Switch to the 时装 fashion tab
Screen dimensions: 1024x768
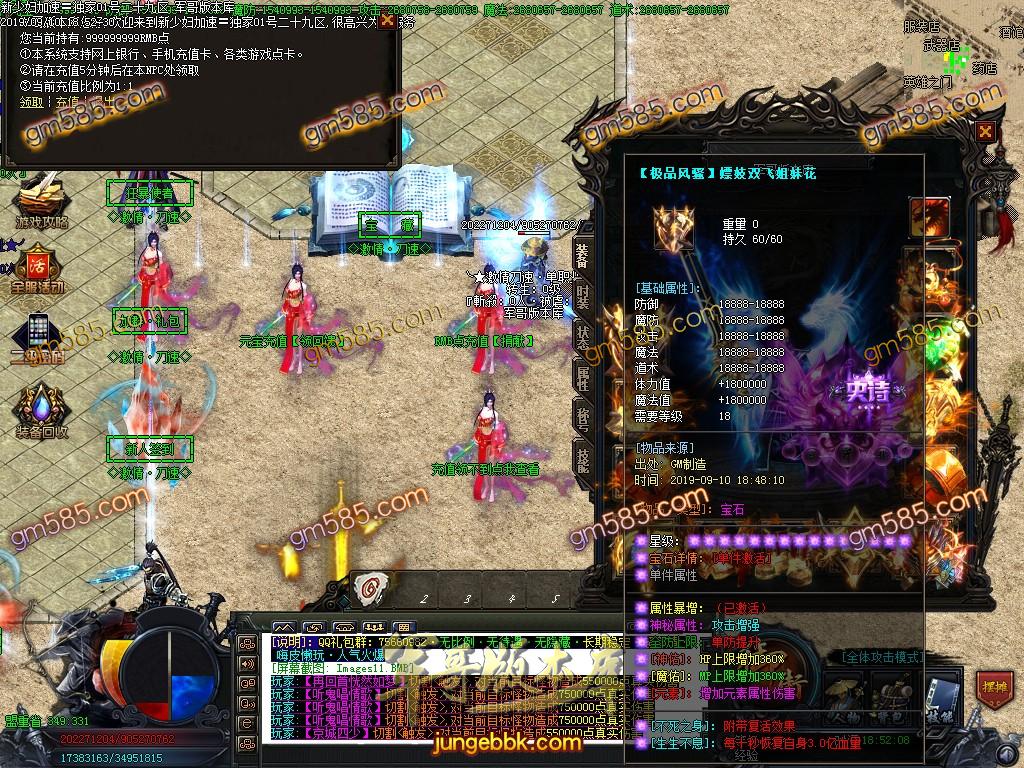(583, 297)
